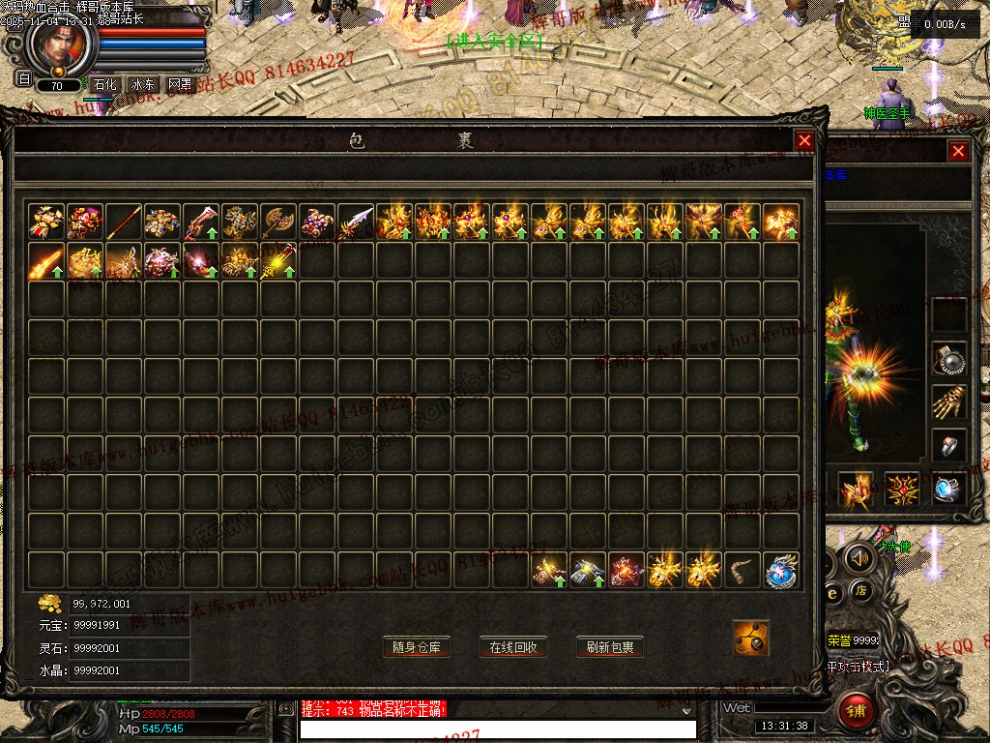Click the 网罩 status button
Image resolution: width=990 pixels, height=743 pixels.
tap(180, 85)
